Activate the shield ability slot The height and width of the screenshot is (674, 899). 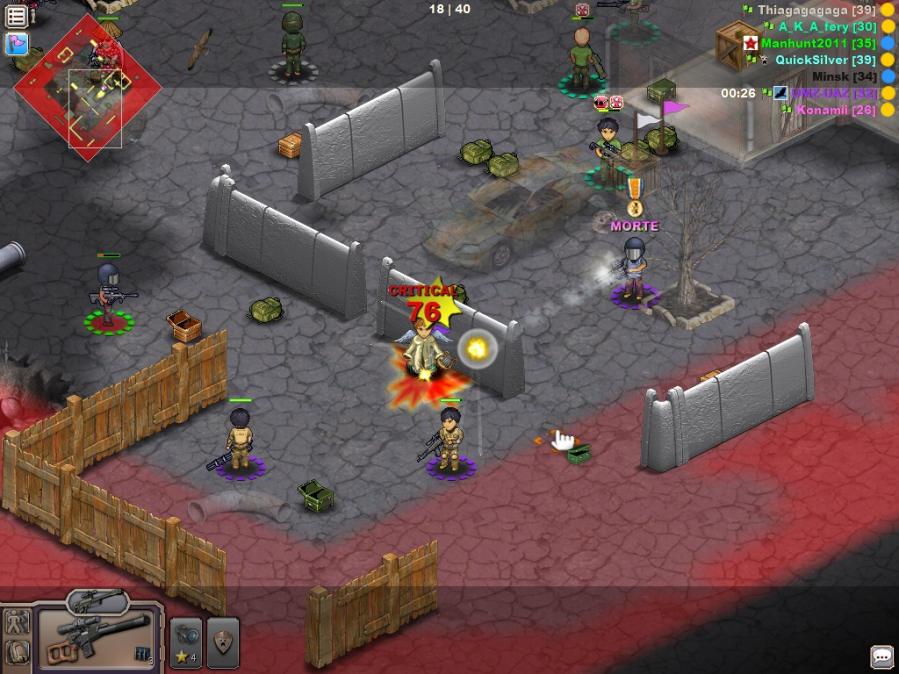223,641
